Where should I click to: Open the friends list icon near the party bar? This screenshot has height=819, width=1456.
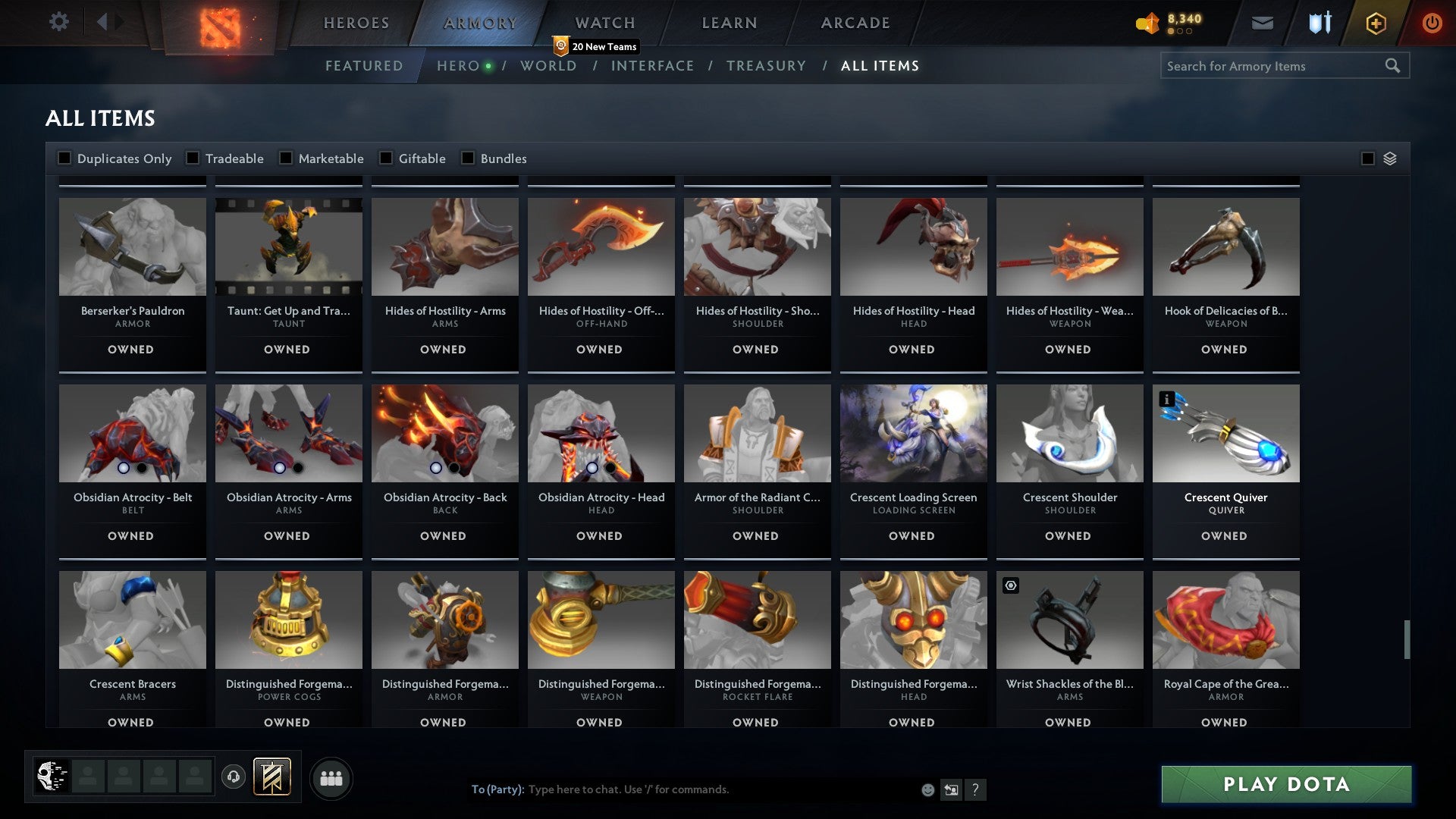(331, 777)
